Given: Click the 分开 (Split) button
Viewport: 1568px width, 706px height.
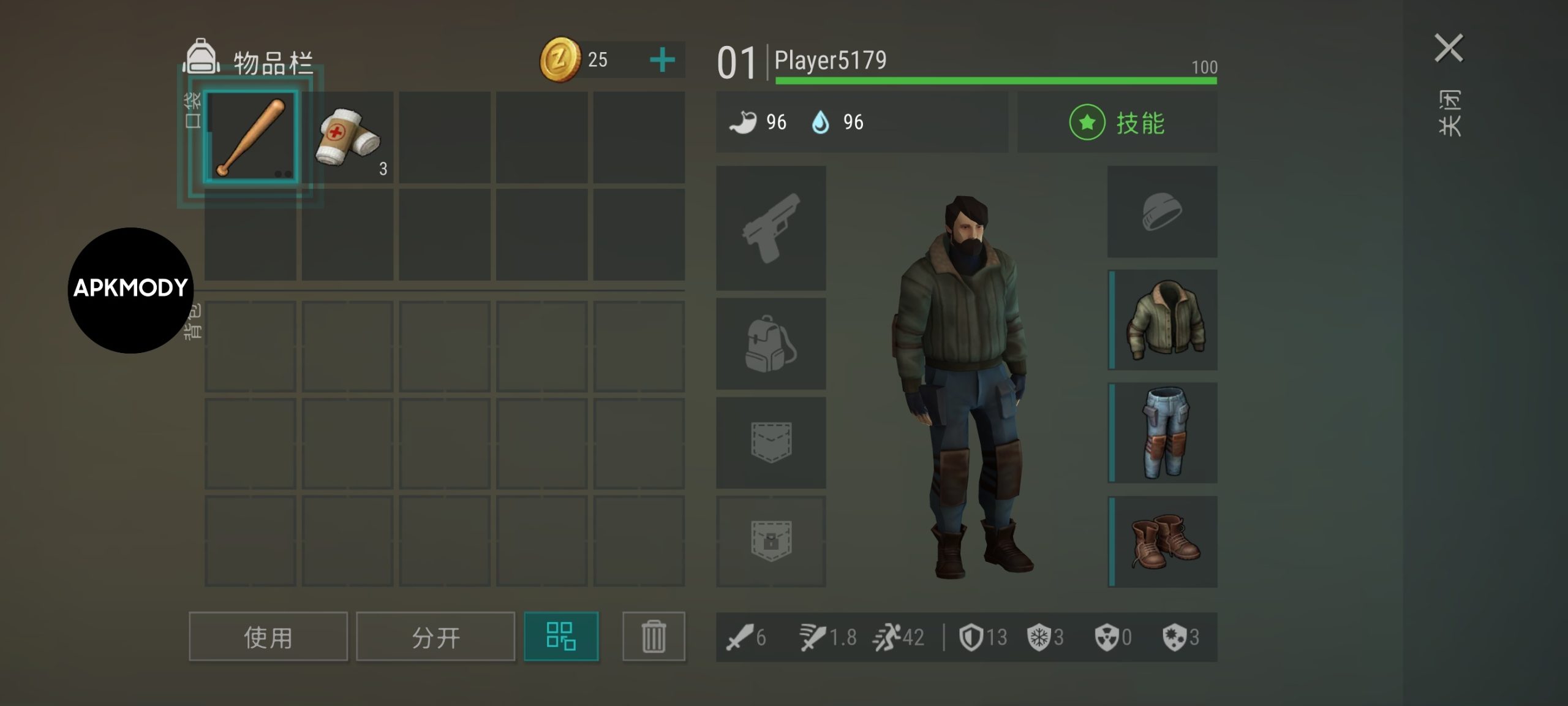Looking at the screenshot, I should click(435, 637).
